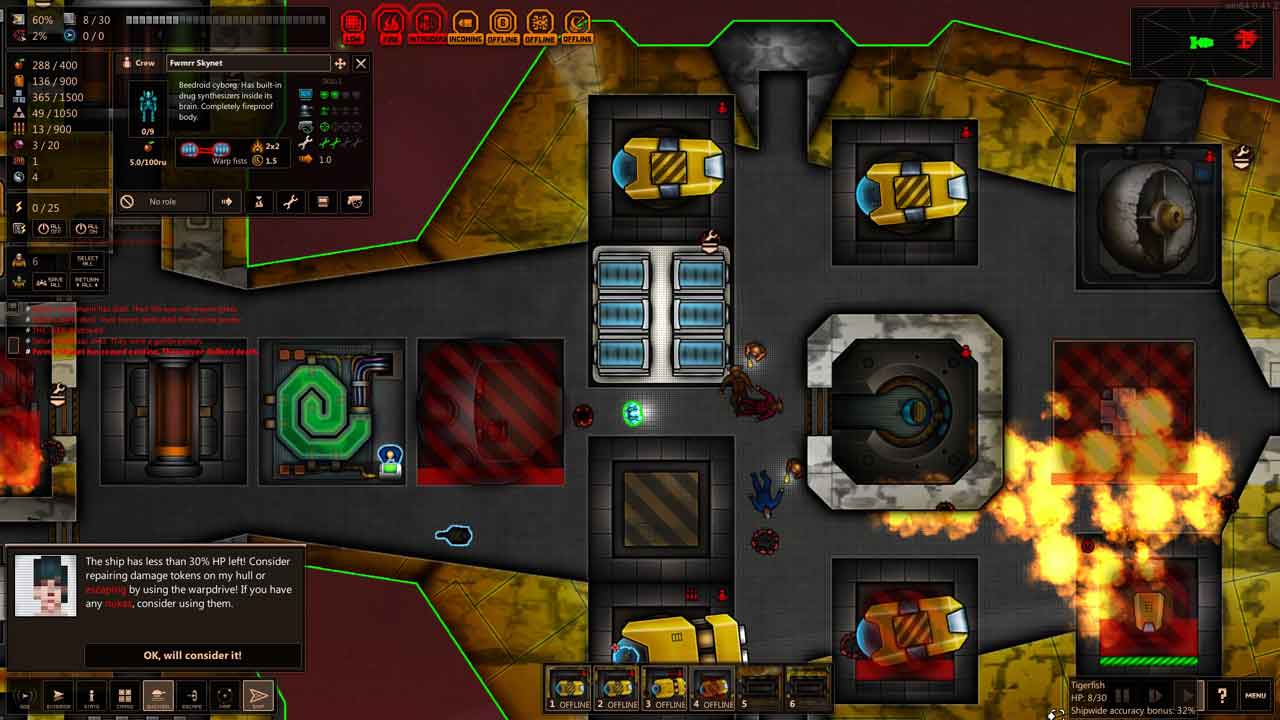Select weapon slot 4

point(712,688)
